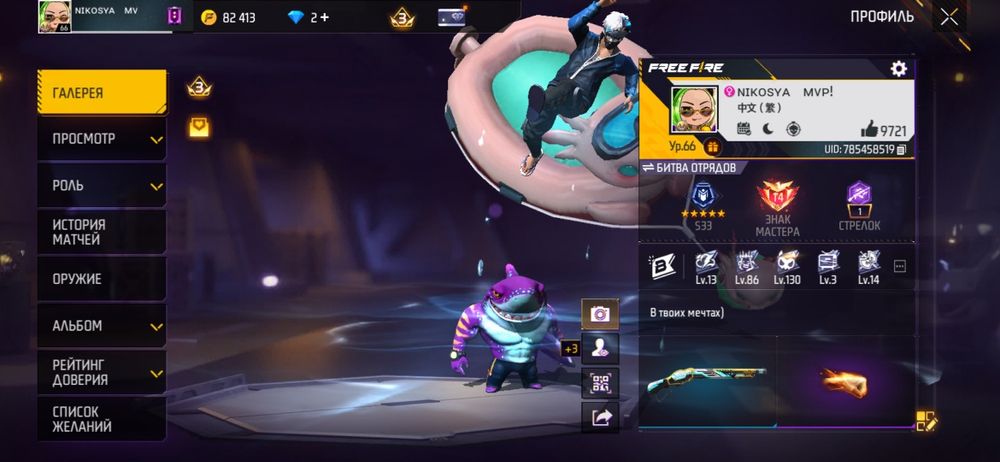1000x462 pixels.
Task: Expand Рейтинг доверия
Action: click(x=101, y=372)
